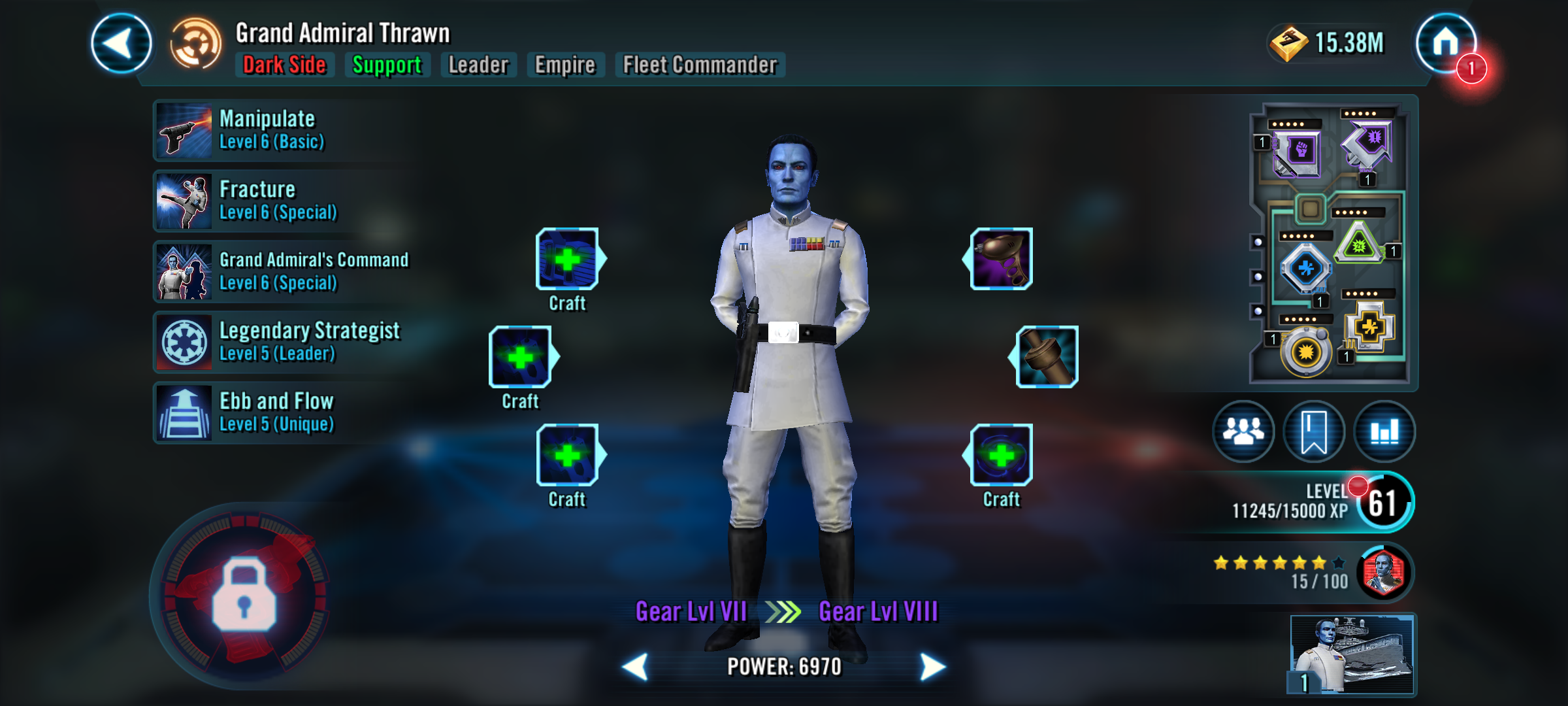
Task: Select Grand Admiral's Command ability
Action: (184, 272)
